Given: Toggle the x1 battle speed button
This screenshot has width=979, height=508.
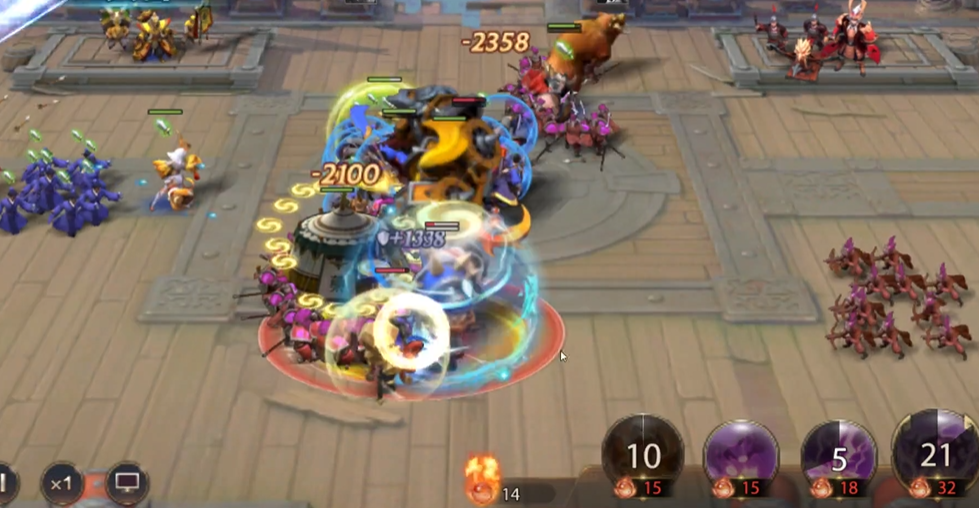Looking at the screenshot, I should pyautogui.click(x=62, y=484).
